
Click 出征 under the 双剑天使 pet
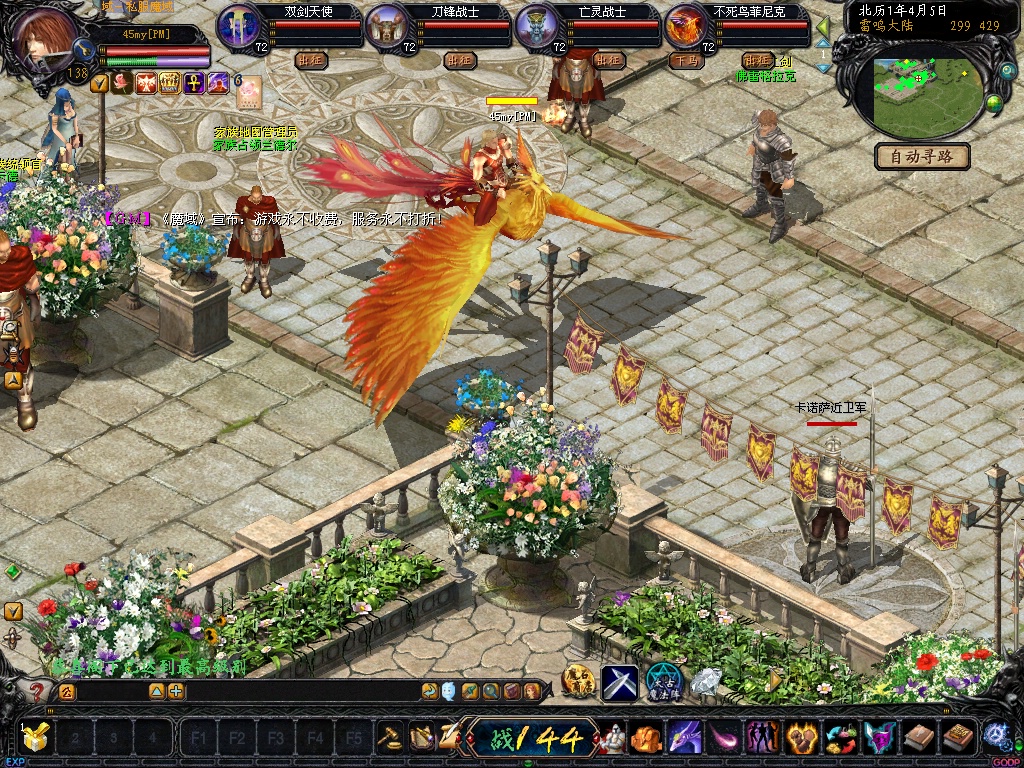pos(312,60)
